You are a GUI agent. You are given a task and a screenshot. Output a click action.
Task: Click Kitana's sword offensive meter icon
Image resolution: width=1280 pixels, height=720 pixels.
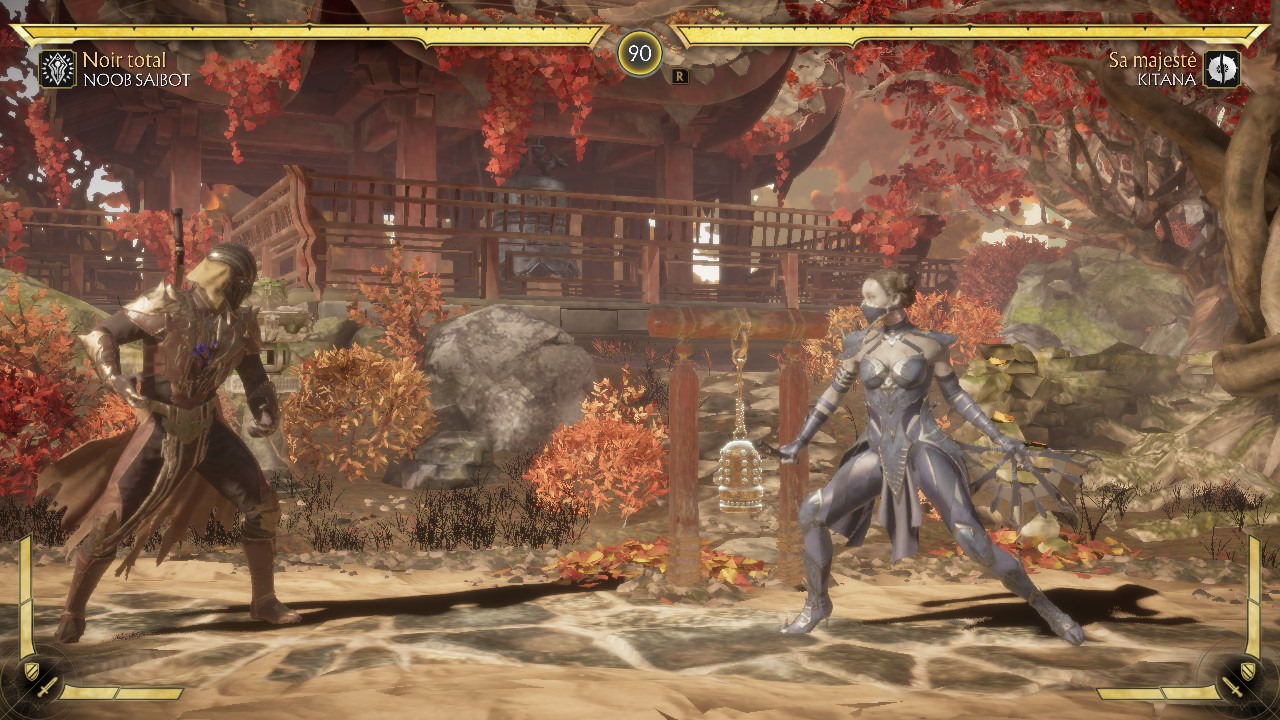tap(1233, 688)
